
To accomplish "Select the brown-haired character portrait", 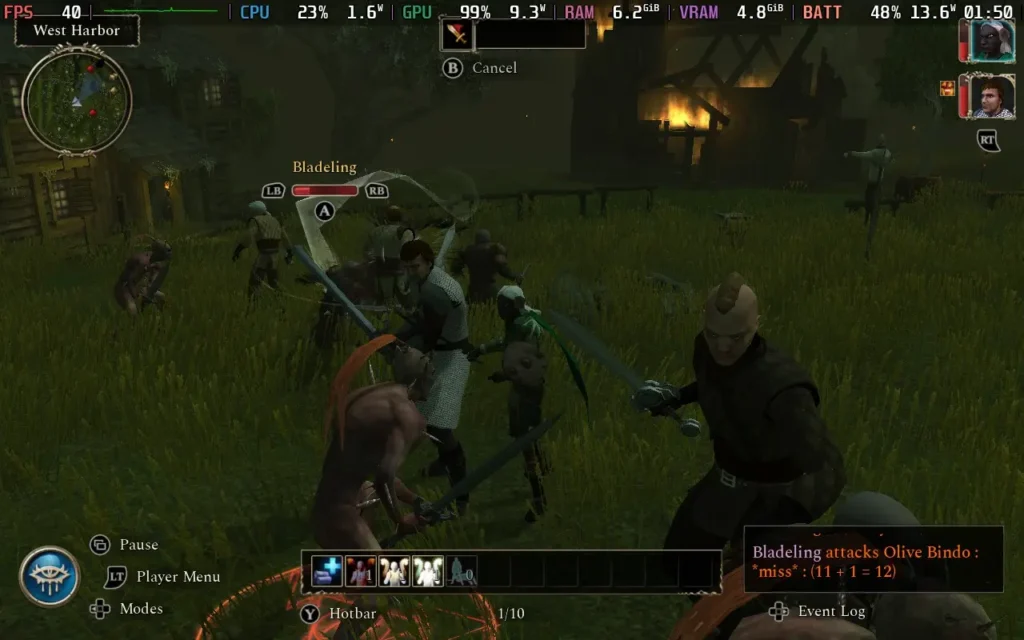I will (x=991, y=97).
